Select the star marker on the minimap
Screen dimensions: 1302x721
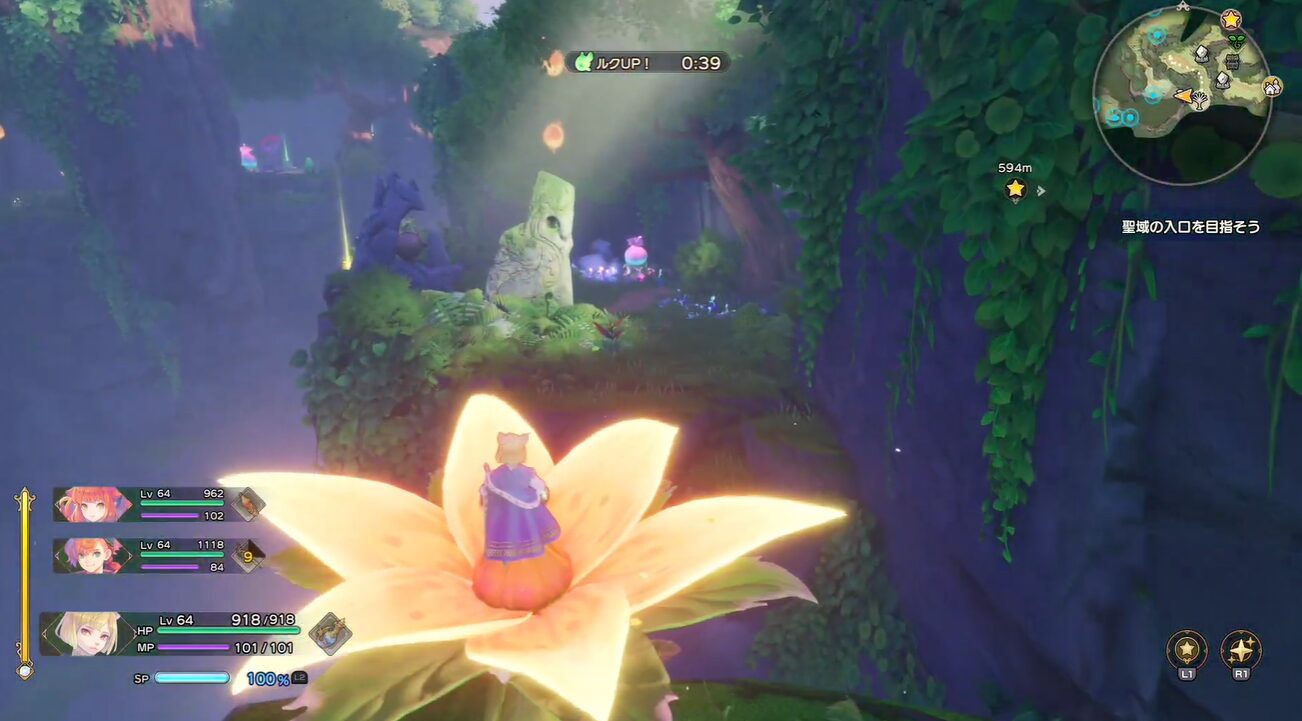point(1231,19)
